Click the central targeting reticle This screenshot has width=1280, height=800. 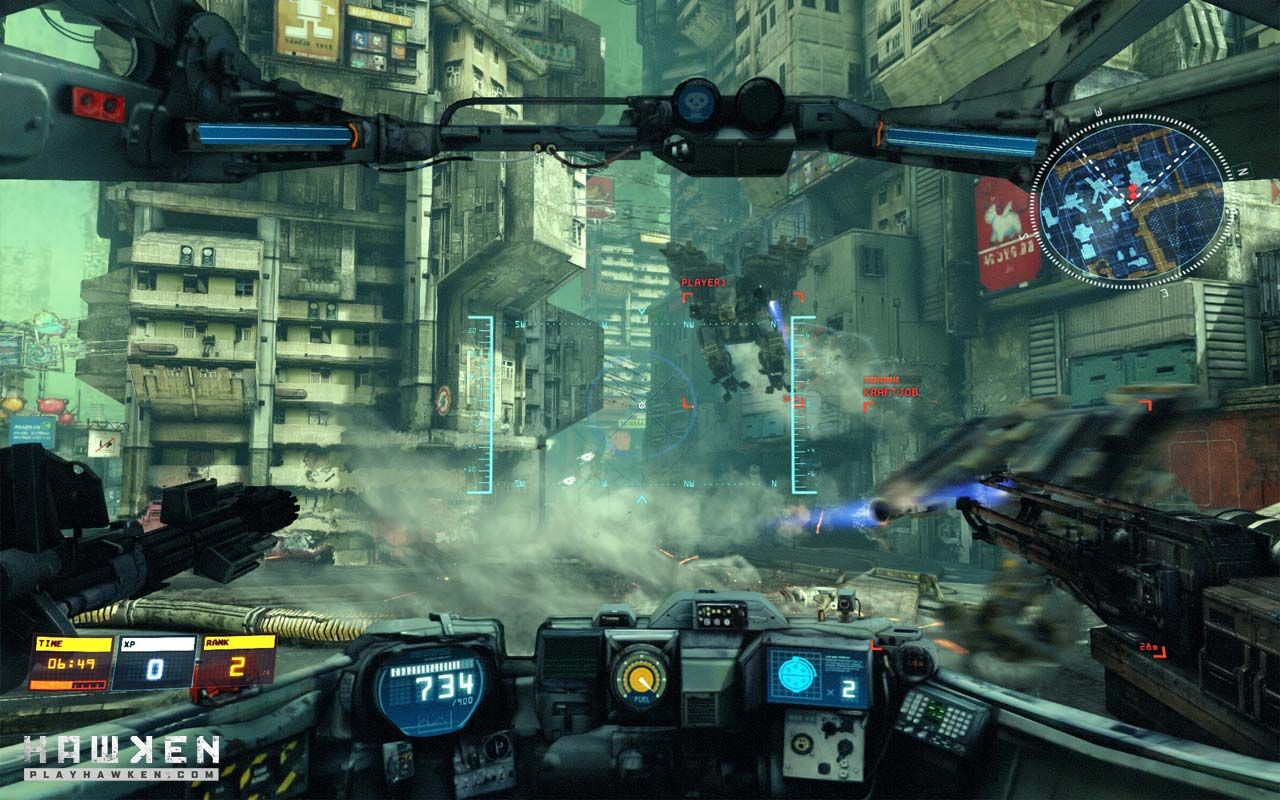pyautogui.click(x=640, y=405)
